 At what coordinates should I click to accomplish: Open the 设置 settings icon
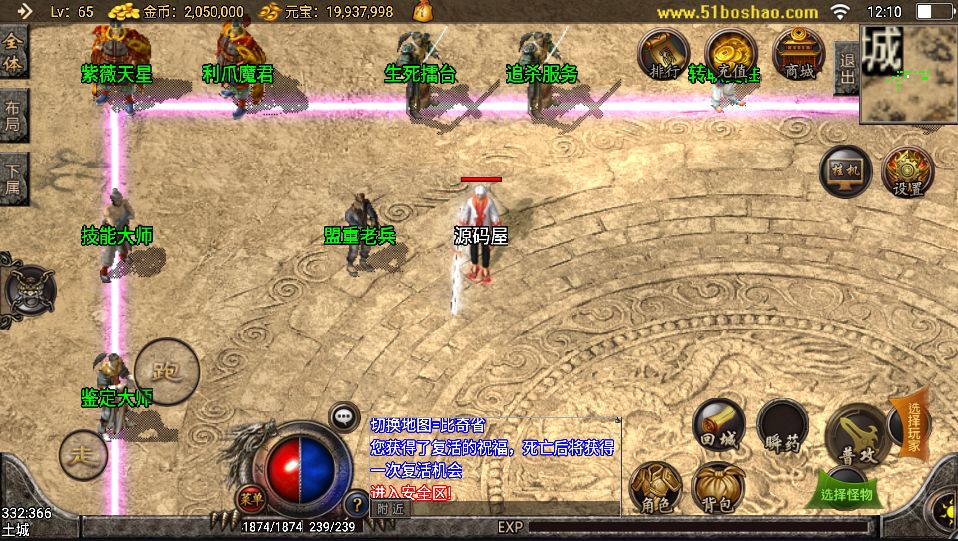908,172
